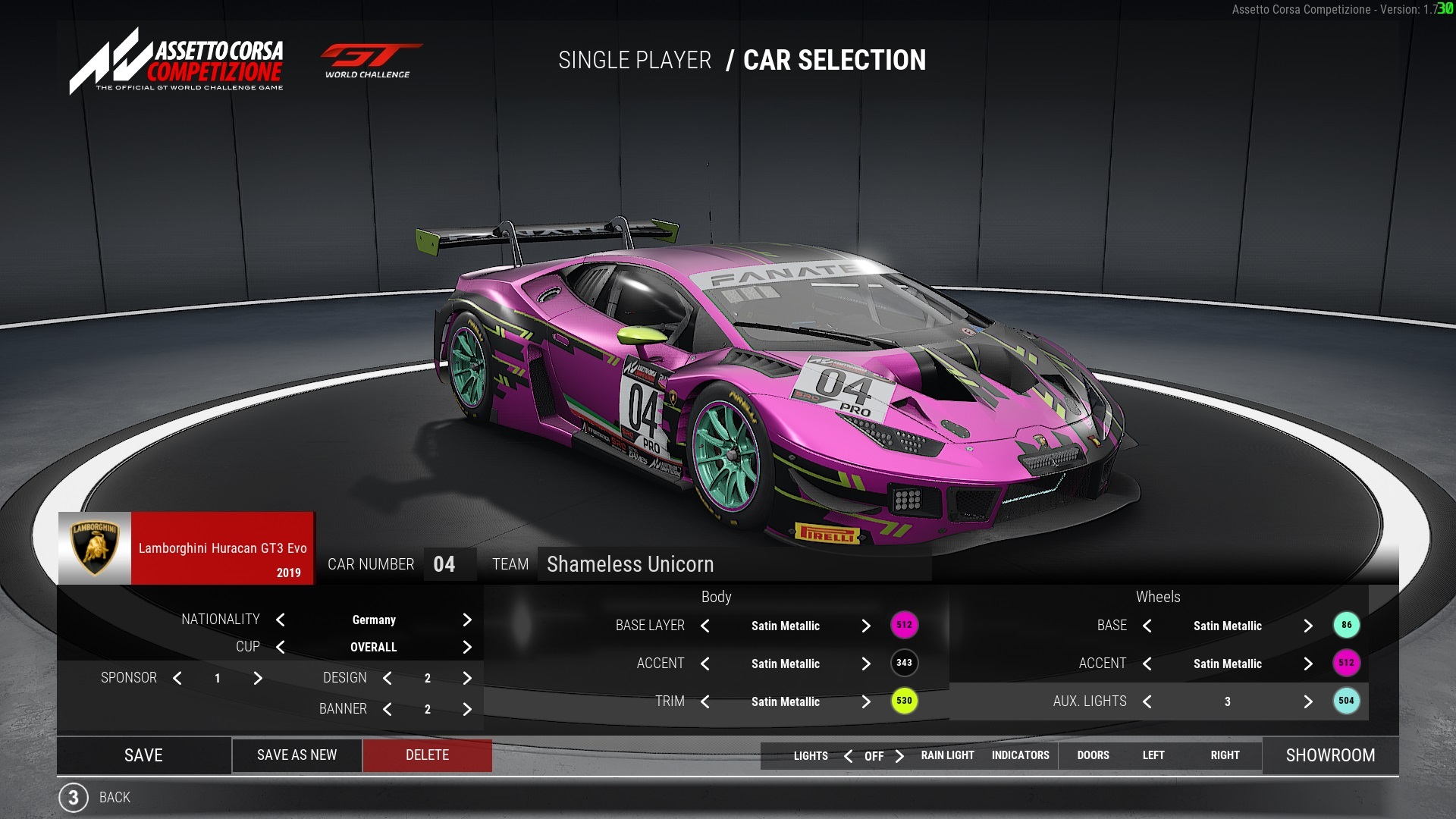Open the Showroom view
This screenshot has width=1456, height=819.
click(x=1330, y=755)
